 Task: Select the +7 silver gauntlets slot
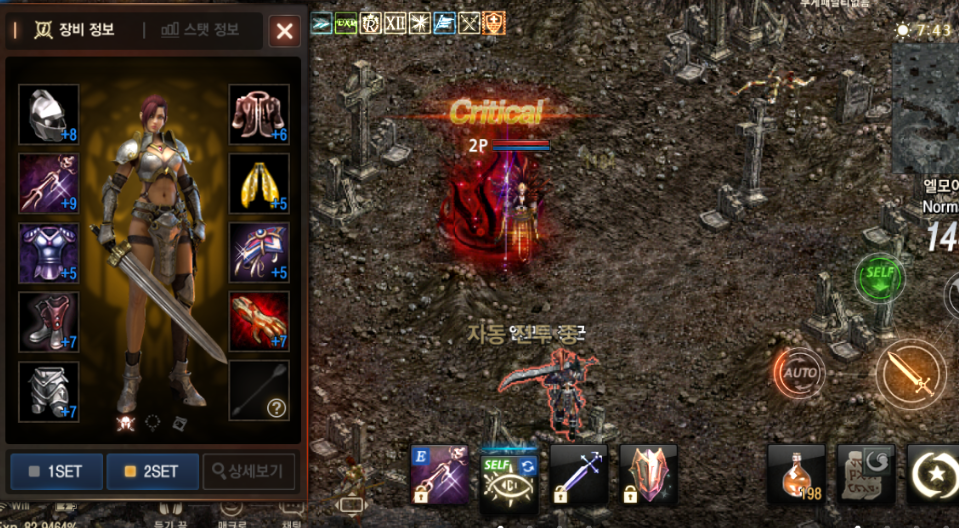click(x=48, y=391)
